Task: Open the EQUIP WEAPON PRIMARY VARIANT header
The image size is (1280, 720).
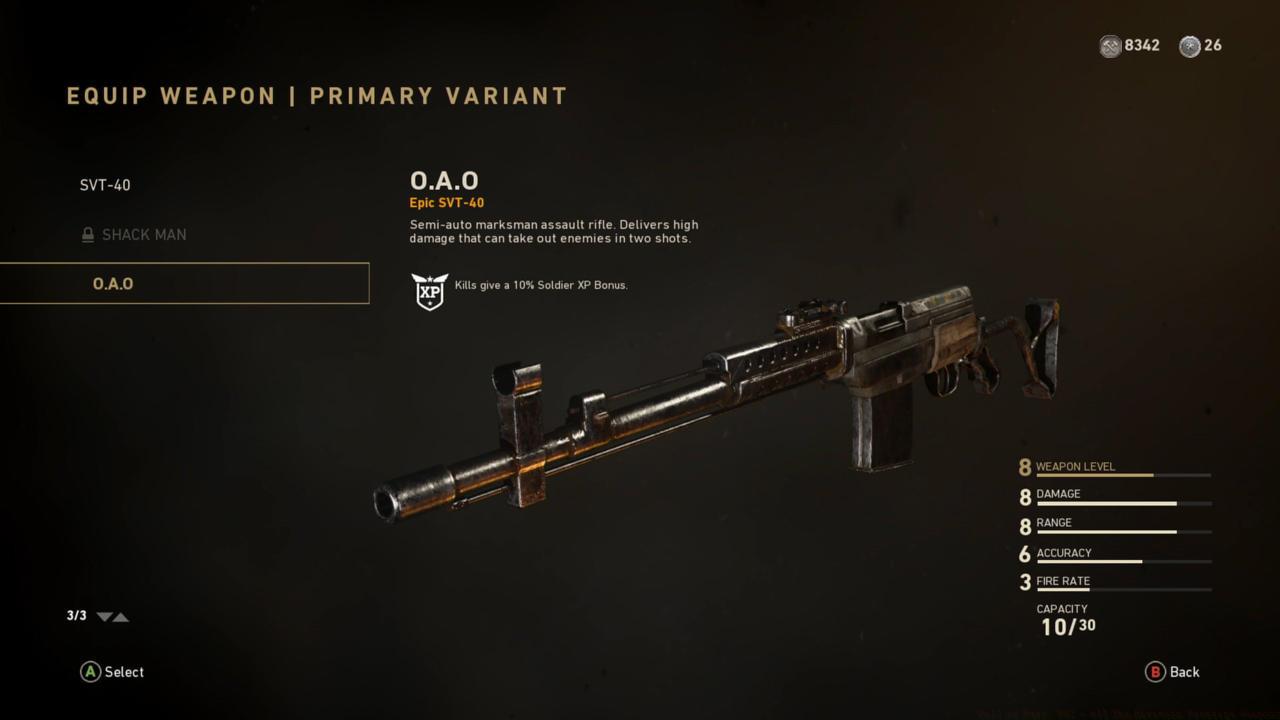Action: click(x=315, y=96)
